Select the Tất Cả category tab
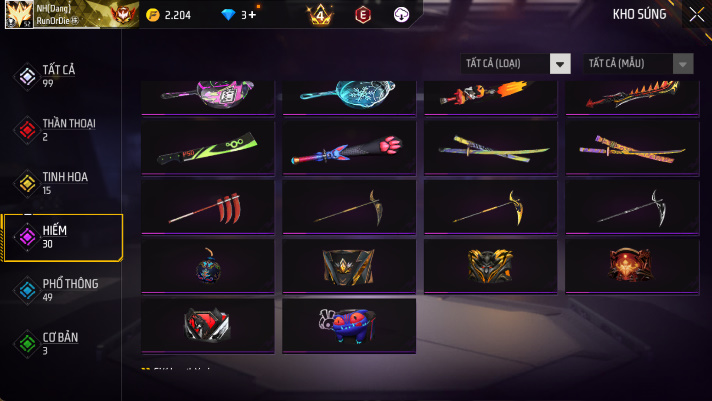The image size is (712, 401). pos(62,76)
